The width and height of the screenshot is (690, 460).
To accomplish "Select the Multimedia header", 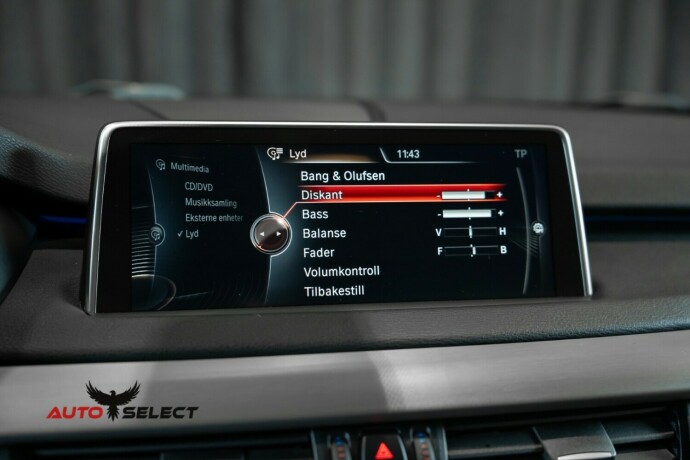I will pos(189,167).
